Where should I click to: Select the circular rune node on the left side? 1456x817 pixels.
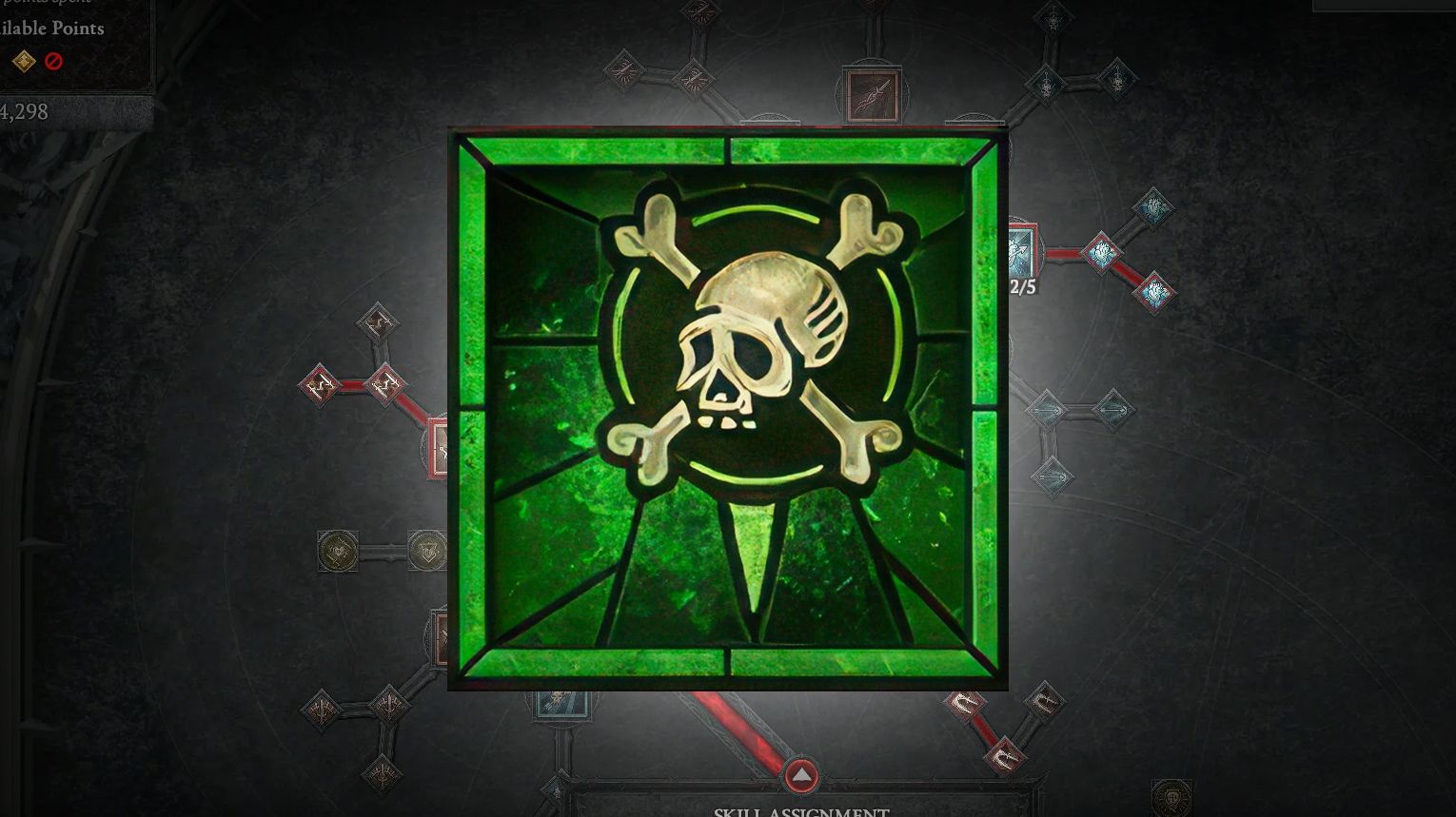[x=338, y=550]
